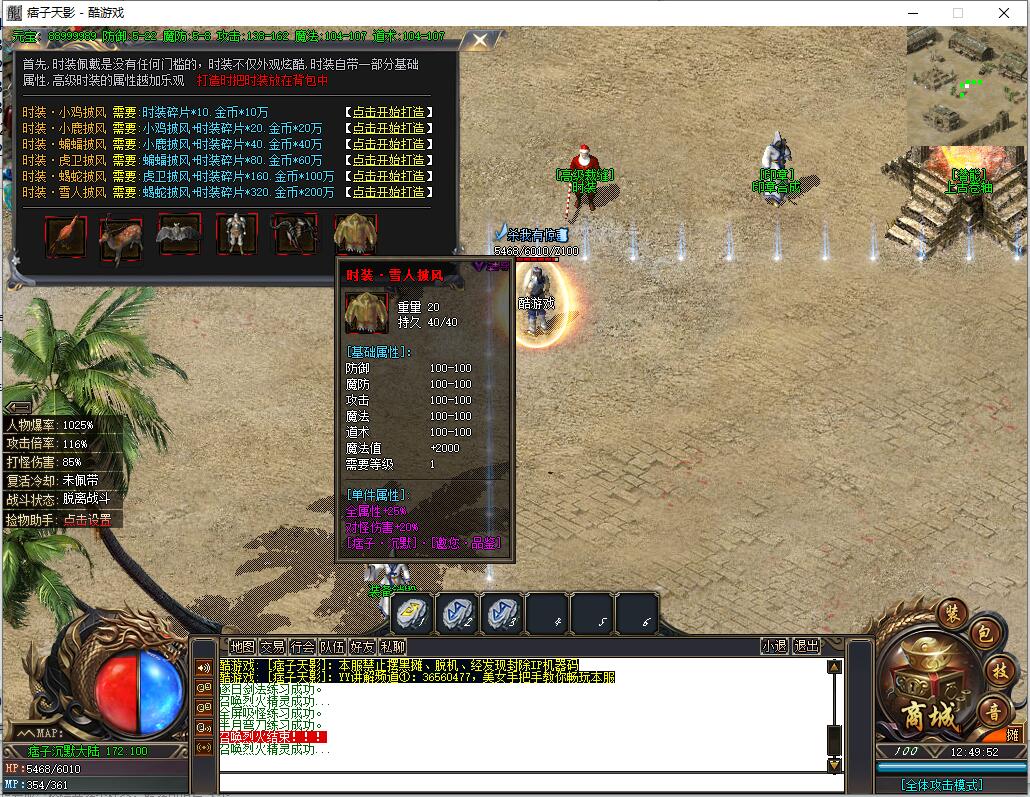Use the skill in hotbar slot 3

[502, 614]
